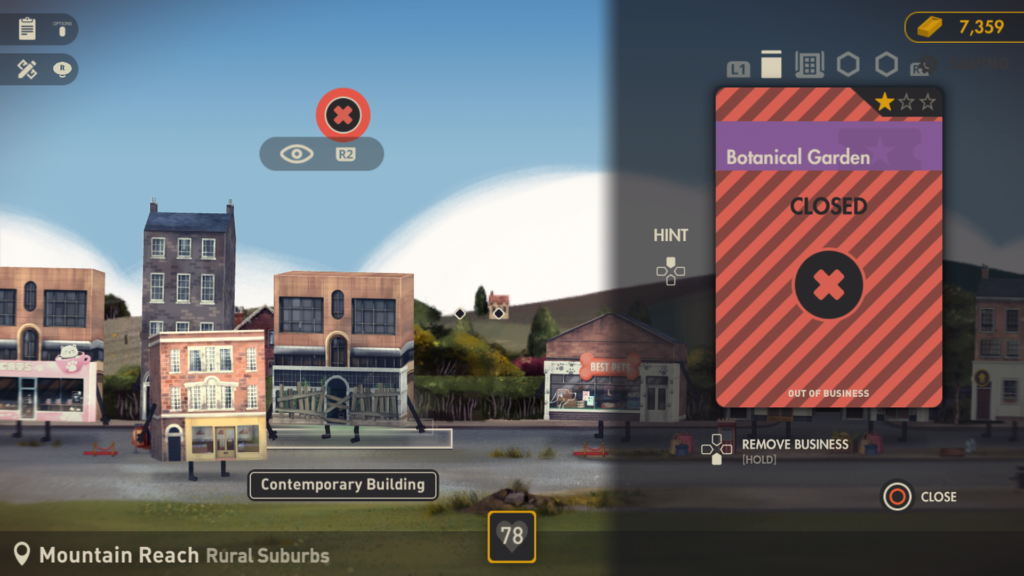Click the red closed-business marker above the building
Image resolution: width=1024 pixels, height=576 pixels.
pos(343,115)
